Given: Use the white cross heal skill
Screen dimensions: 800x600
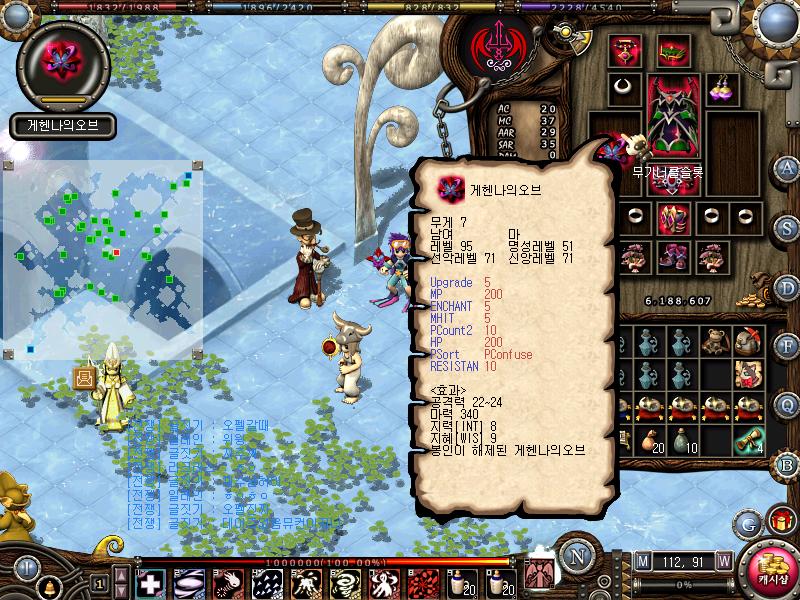Looking at the screenshot, I should pyautogui.click(x=151, y=583).
